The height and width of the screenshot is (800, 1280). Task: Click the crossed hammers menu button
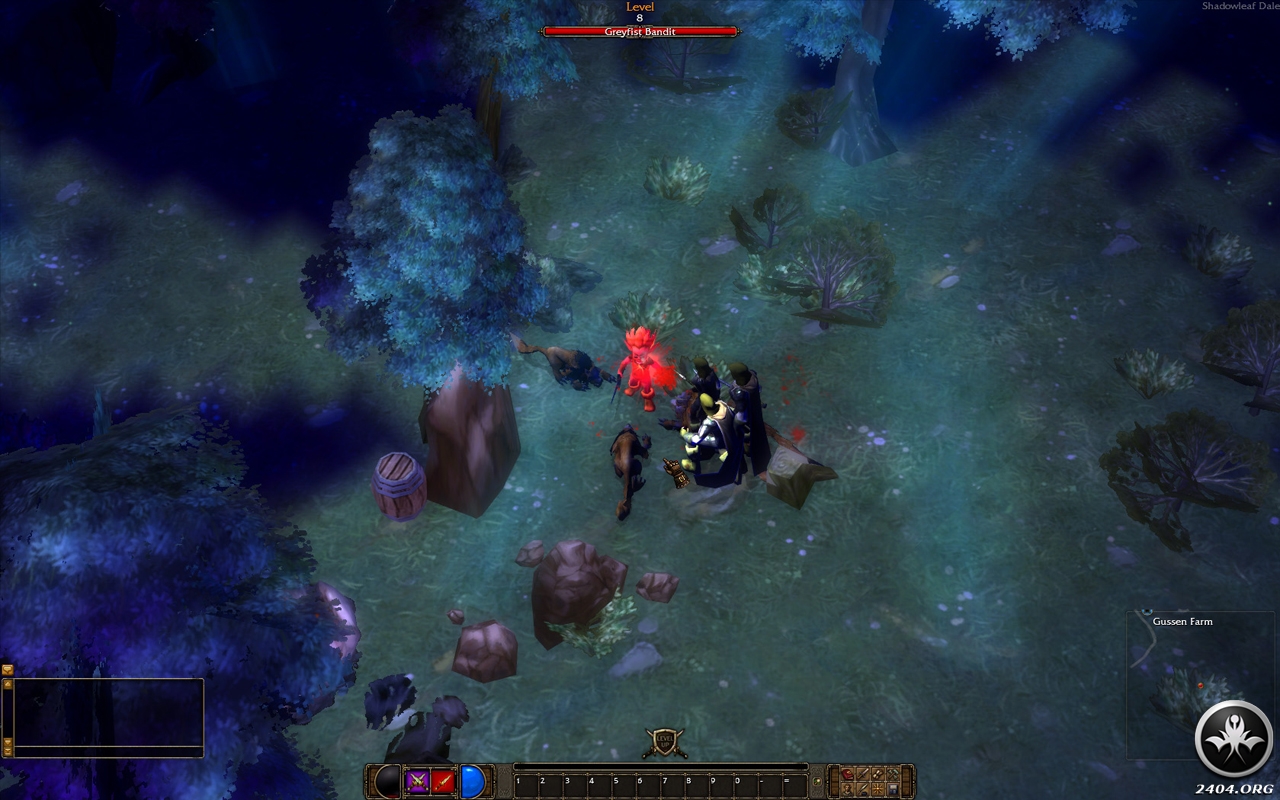(893, 774)
